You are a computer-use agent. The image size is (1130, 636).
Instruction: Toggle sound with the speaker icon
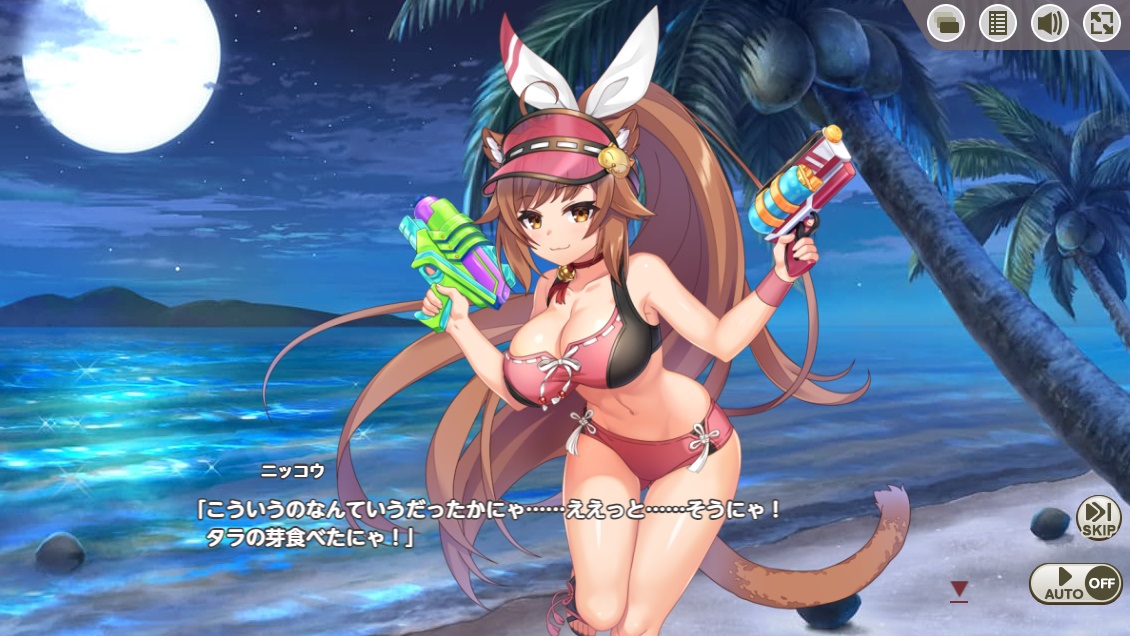(1049, 23)
